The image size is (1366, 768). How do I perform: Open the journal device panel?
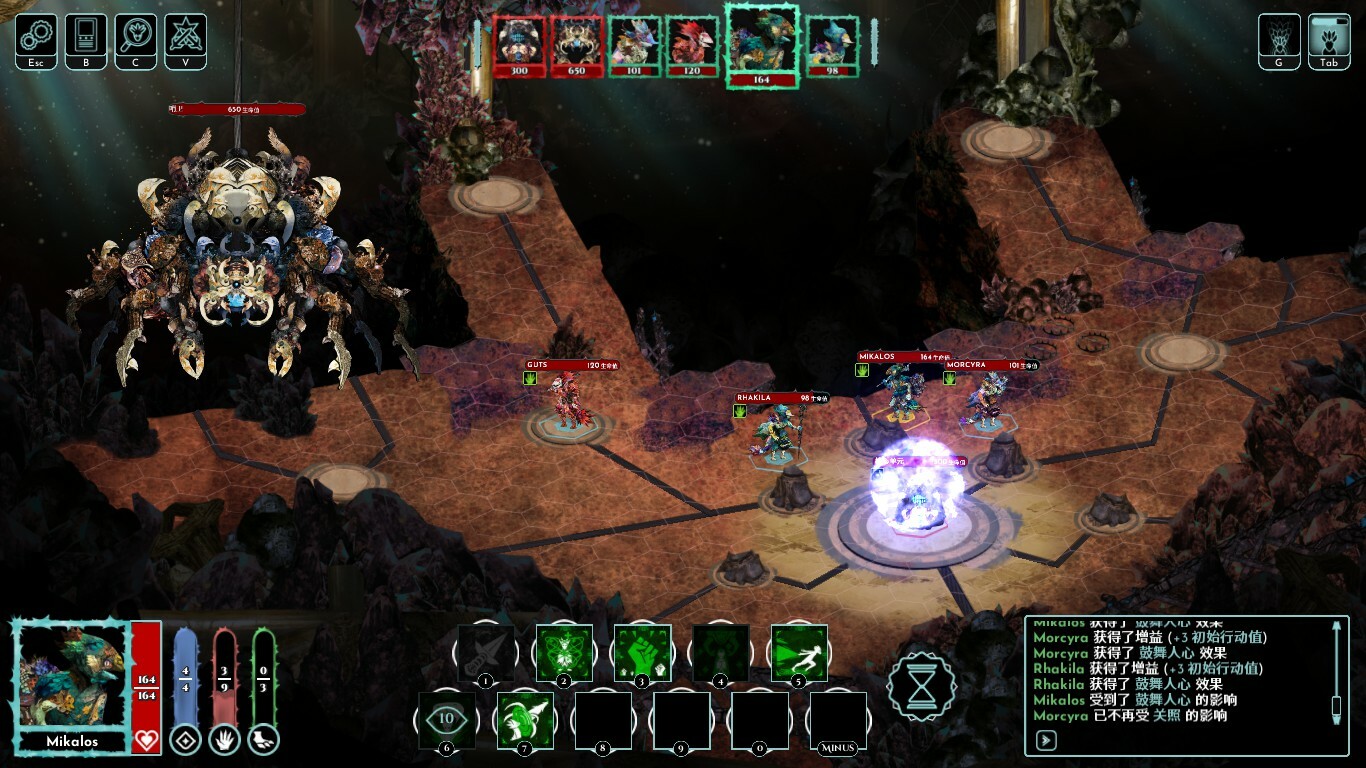(86, 37)
